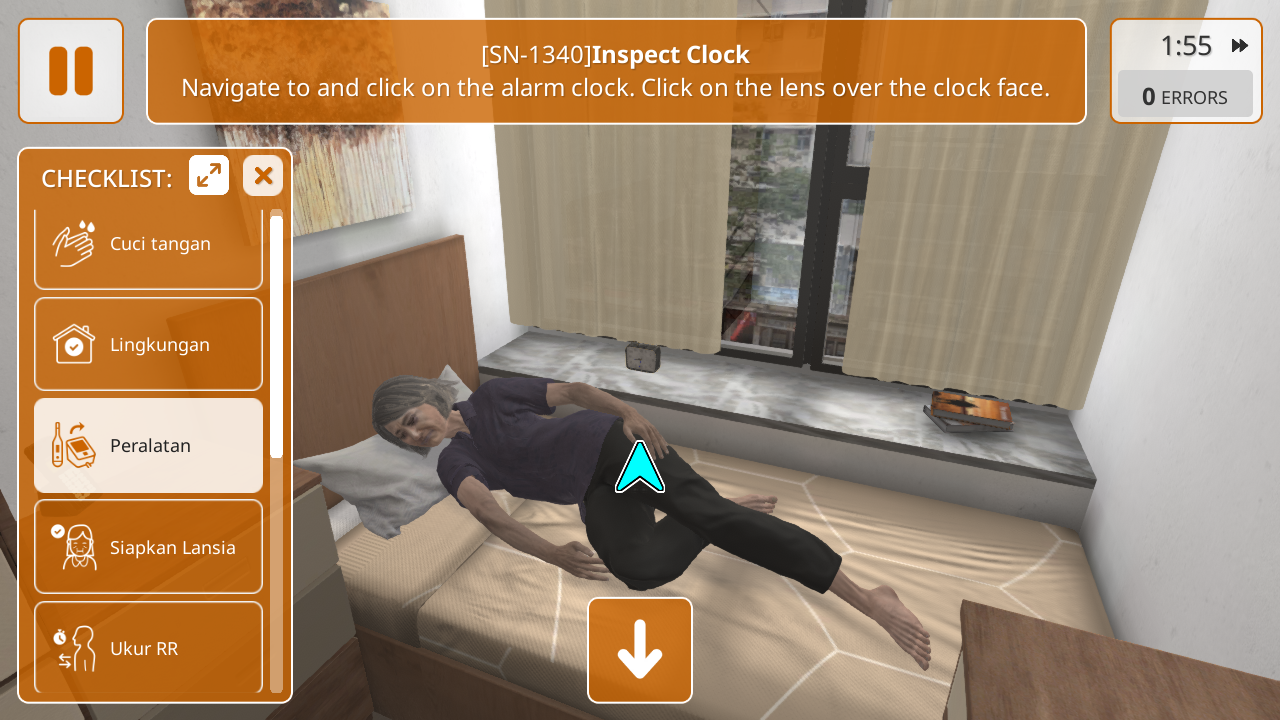1280x720 pixels.
Task: Click the down arrow navigation button
Action: coord(640,650)
